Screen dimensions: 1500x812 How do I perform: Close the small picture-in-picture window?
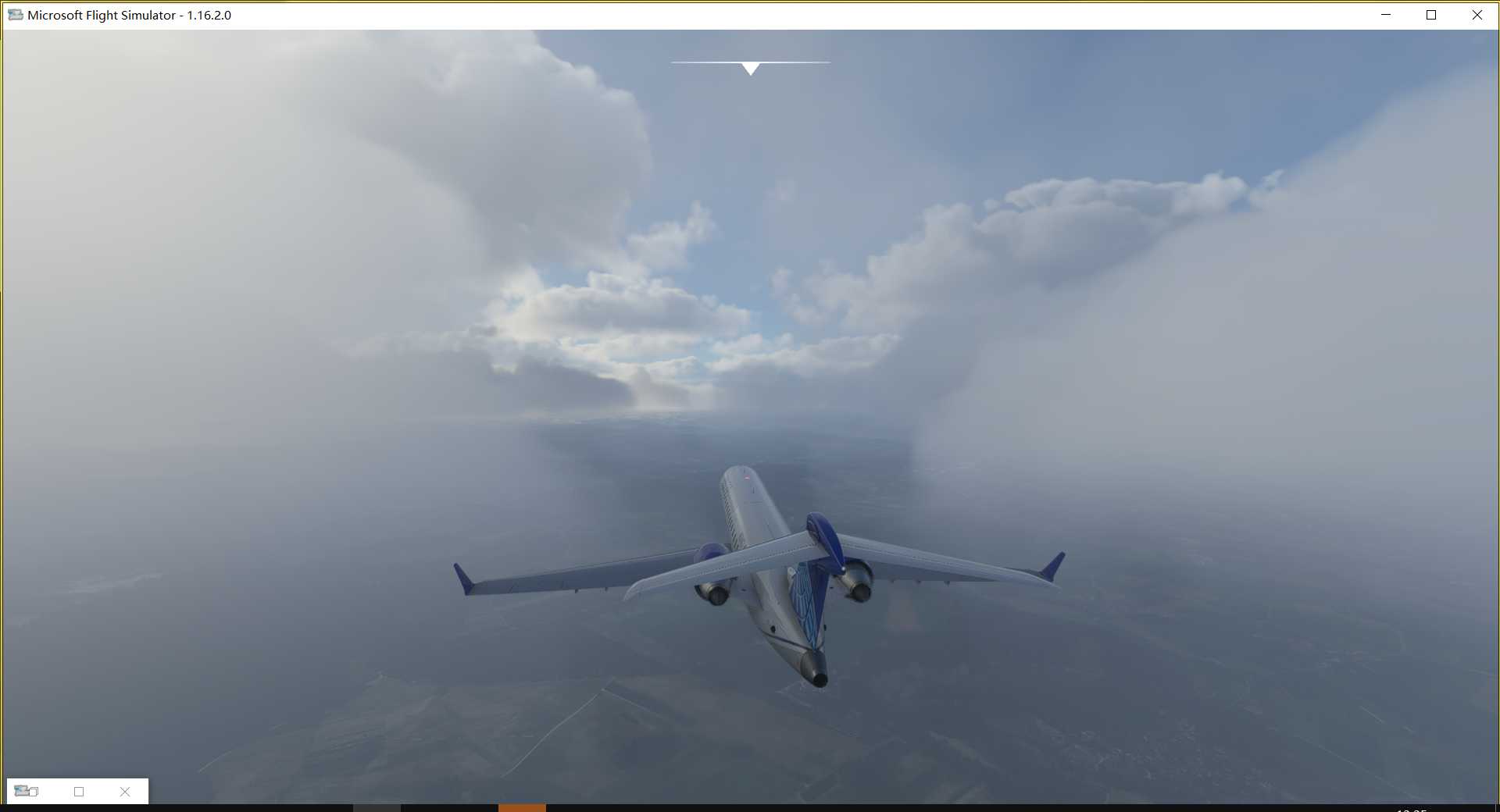124,792
